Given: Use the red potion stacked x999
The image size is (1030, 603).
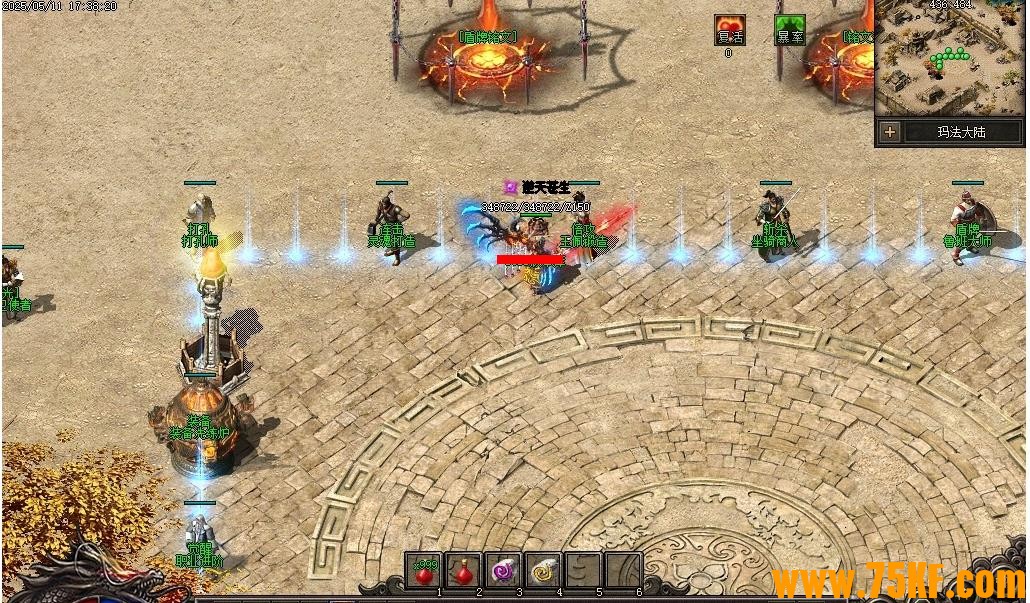Looking at the screenshot, I should click(424, 570).
